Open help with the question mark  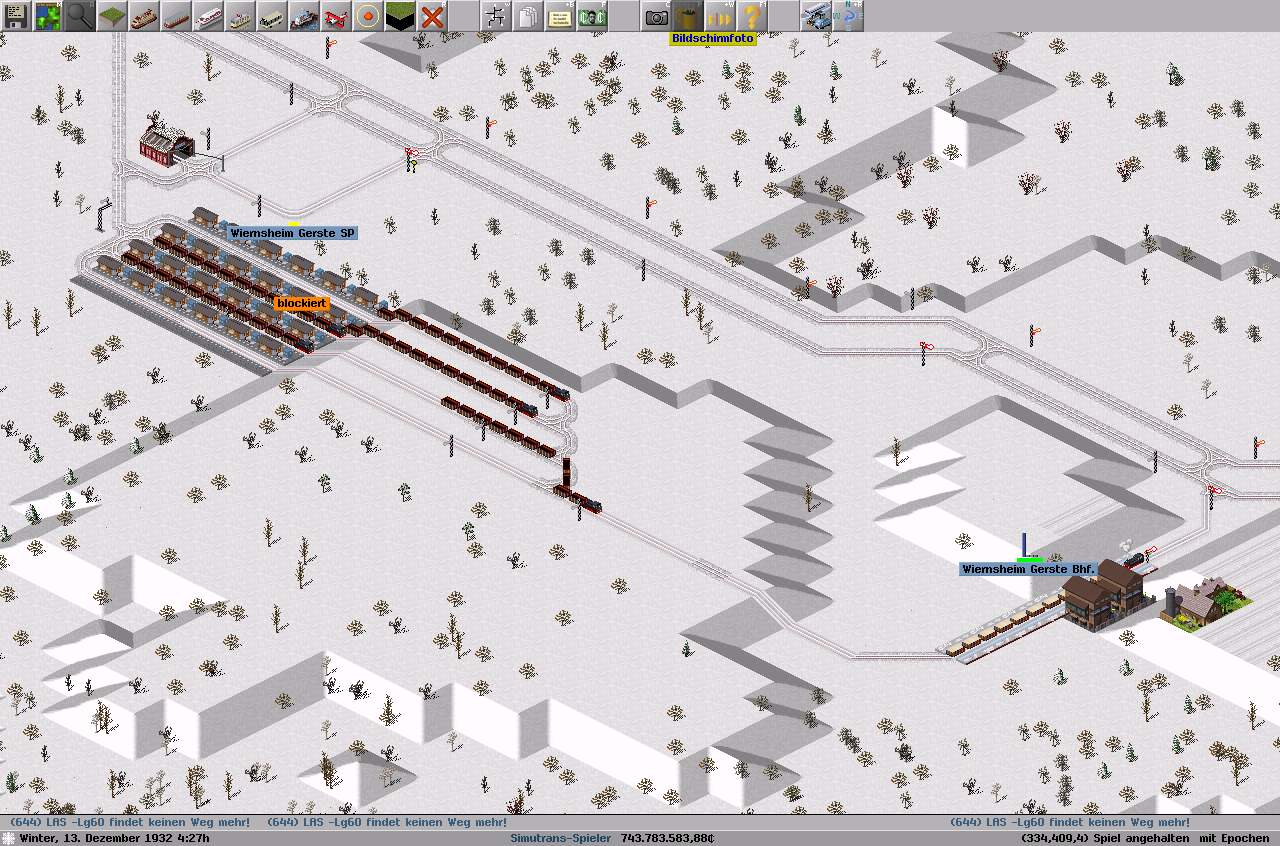(x=751, y=16)
